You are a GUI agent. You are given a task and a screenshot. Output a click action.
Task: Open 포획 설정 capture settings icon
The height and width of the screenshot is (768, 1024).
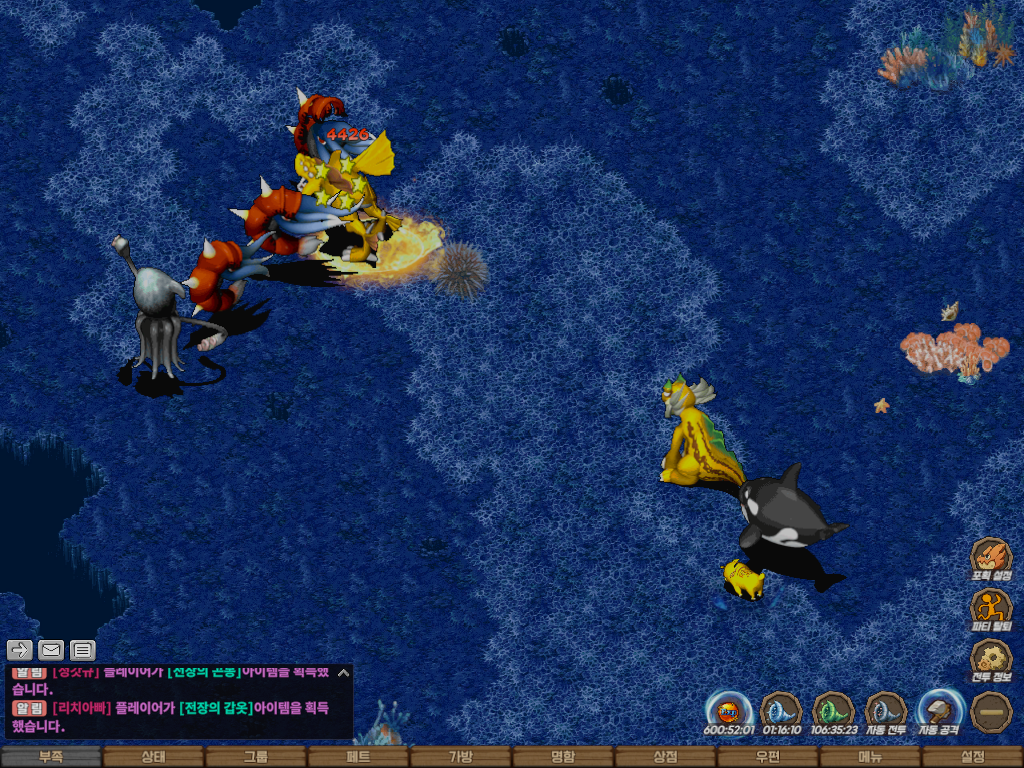(x=991, y=558)
